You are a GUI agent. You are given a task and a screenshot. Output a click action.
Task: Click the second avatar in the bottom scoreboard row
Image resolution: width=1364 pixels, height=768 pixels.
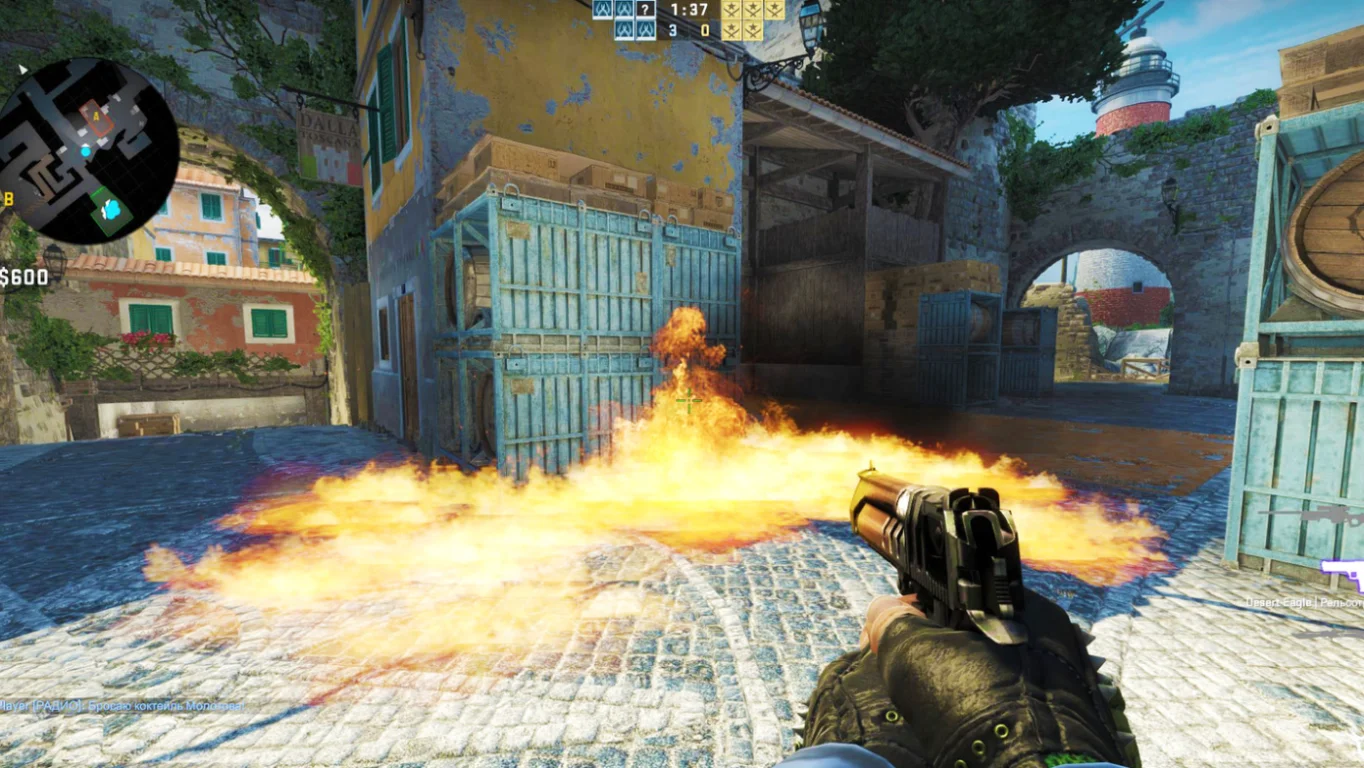click(646, 31)
